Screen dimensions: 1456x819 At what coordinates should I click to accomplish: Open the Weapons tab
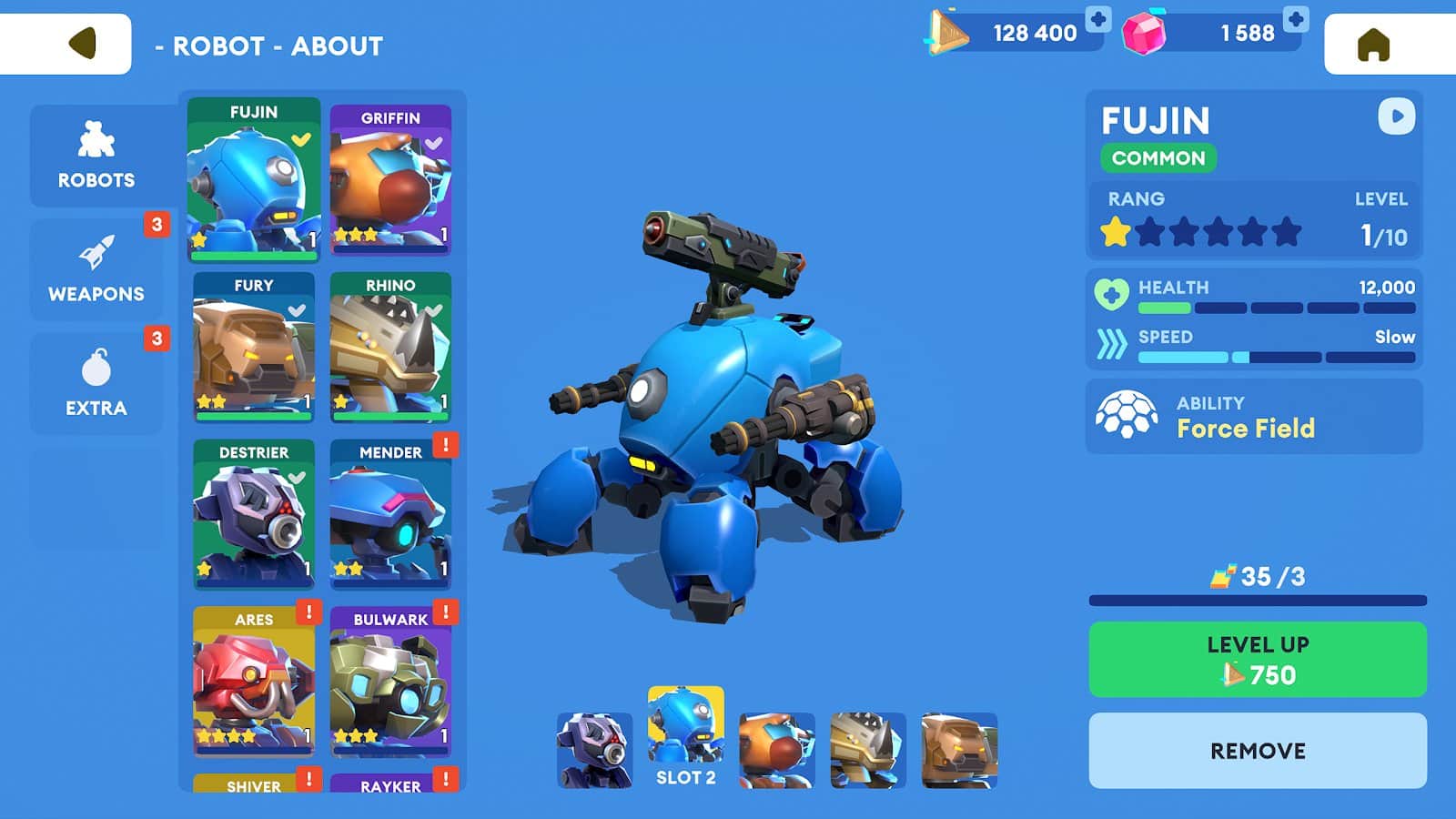coord(96,269)
